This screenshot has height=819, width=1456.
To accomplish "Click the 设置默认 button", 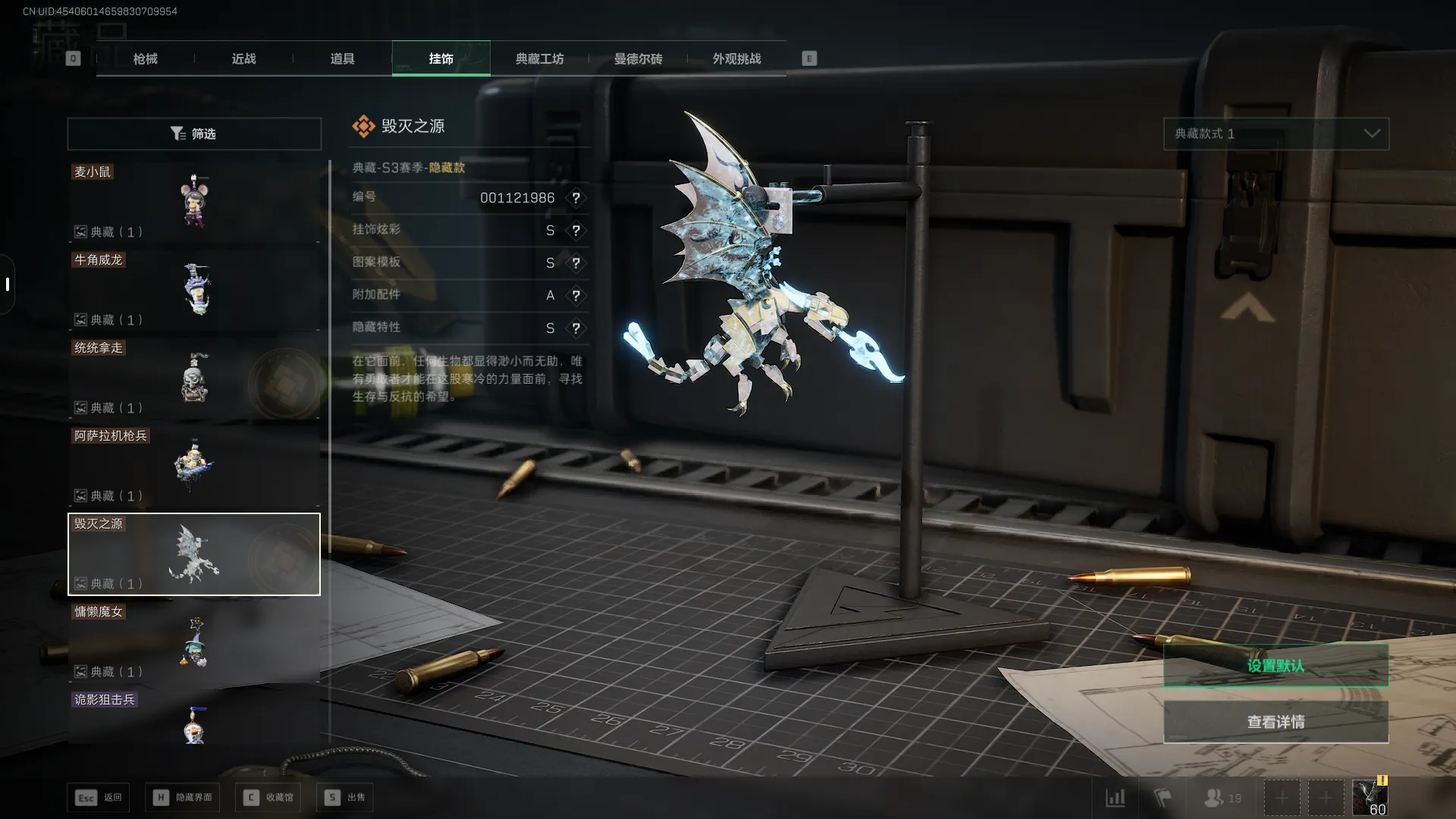I will pos(1276,666).
